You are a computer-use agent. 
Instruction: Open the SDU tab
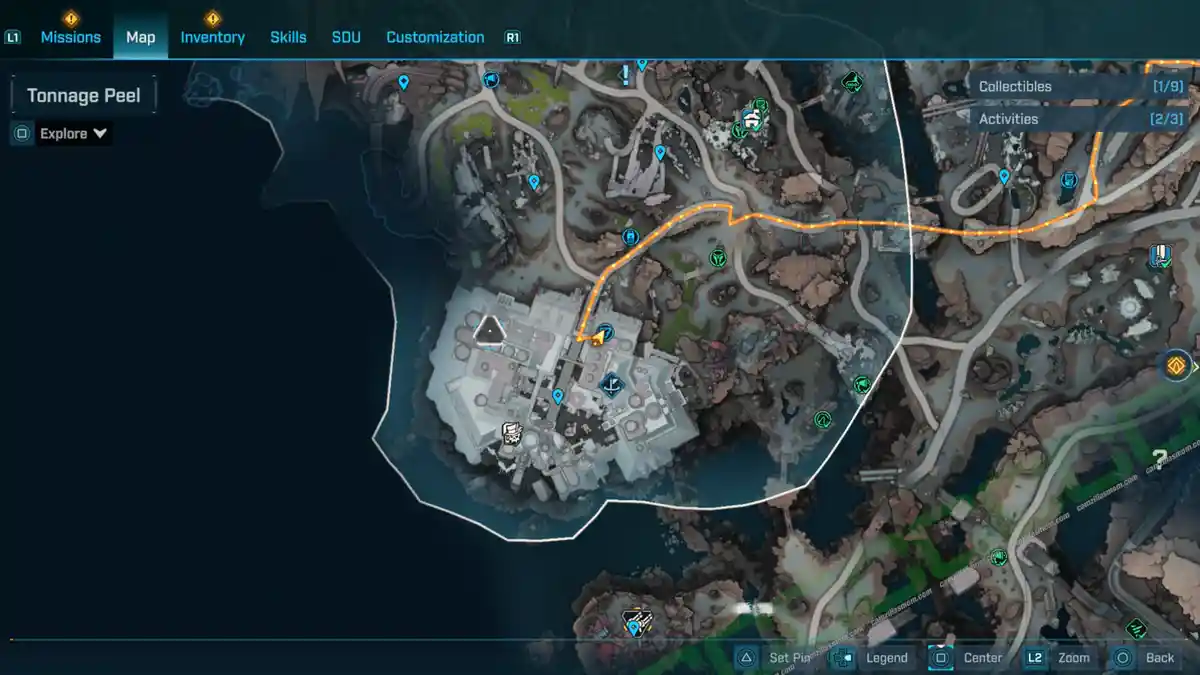point(346,37)
